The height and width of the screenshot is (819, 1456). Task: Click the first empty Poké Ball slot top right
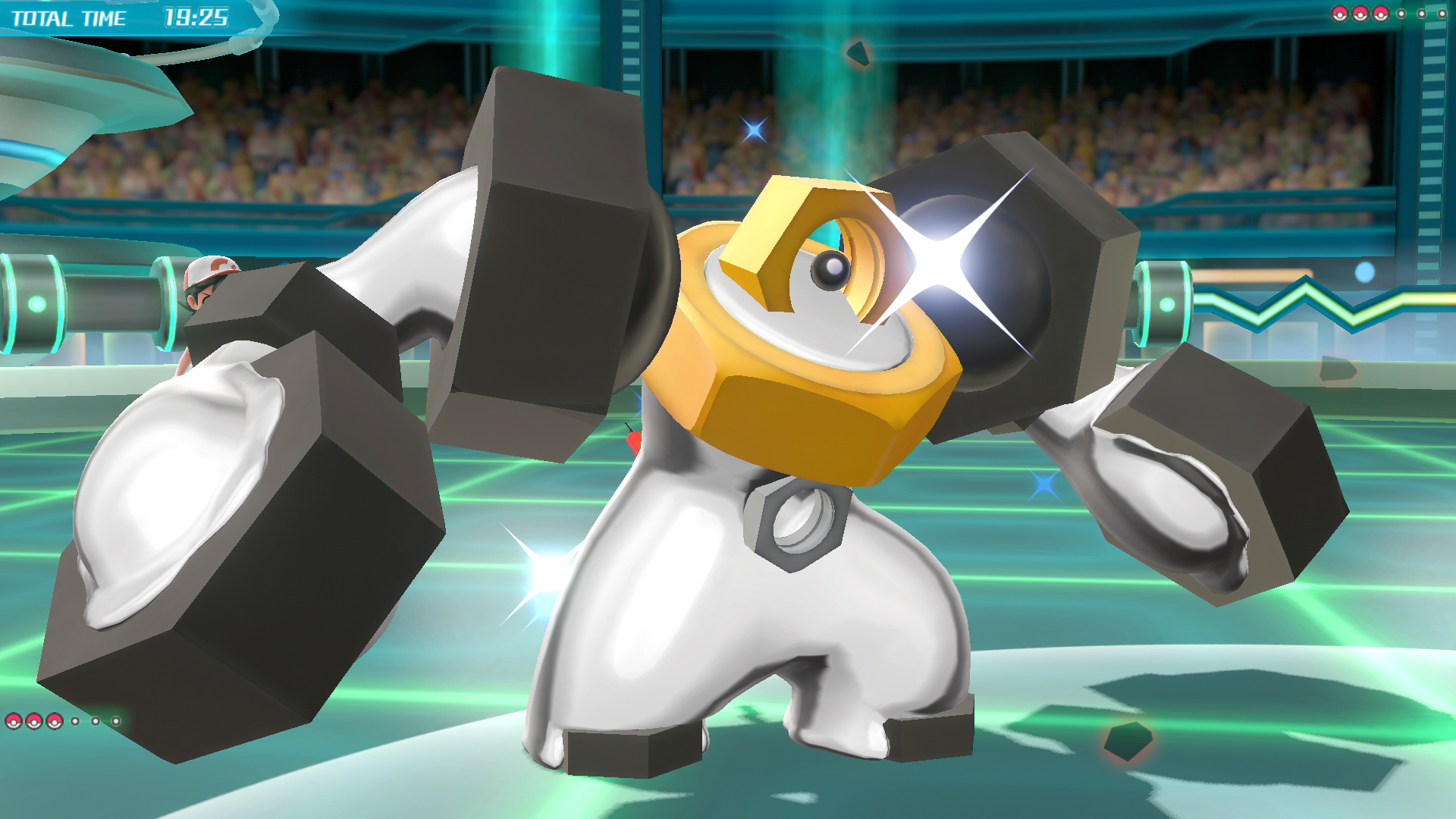[1401, 14]
